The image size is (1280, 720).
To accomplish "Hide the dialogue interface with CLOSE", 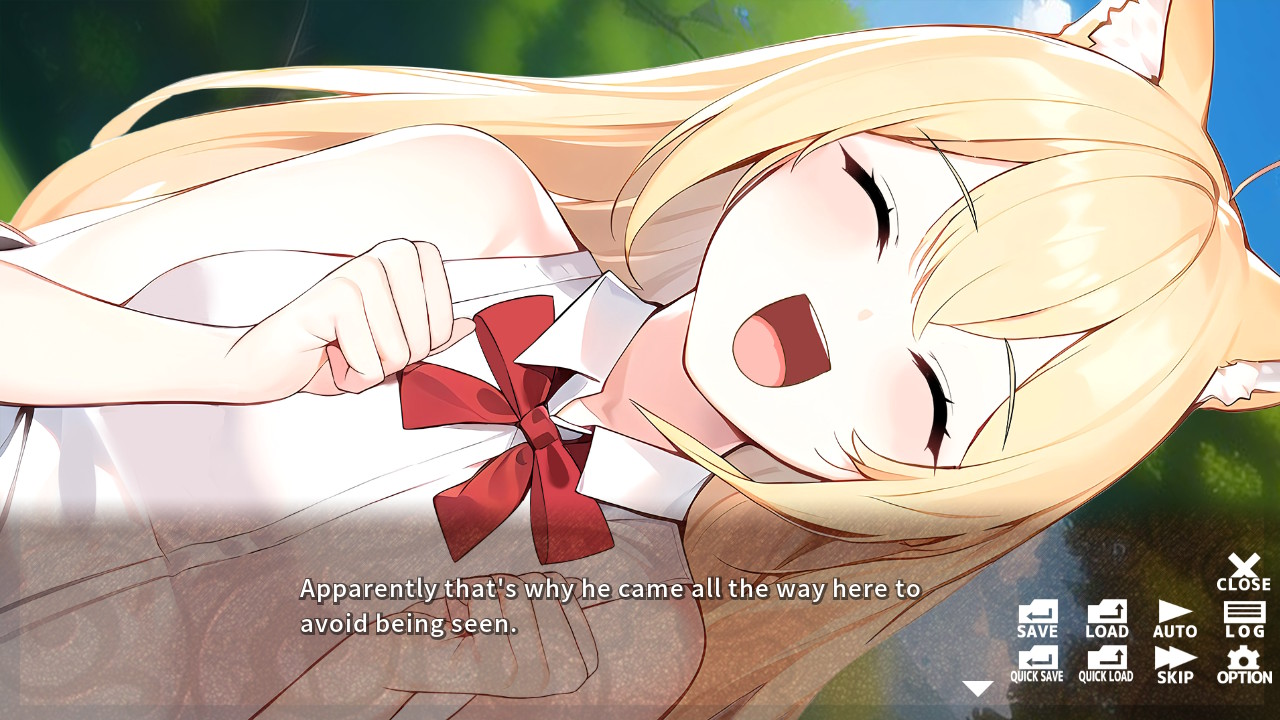I will (1242, 570).
